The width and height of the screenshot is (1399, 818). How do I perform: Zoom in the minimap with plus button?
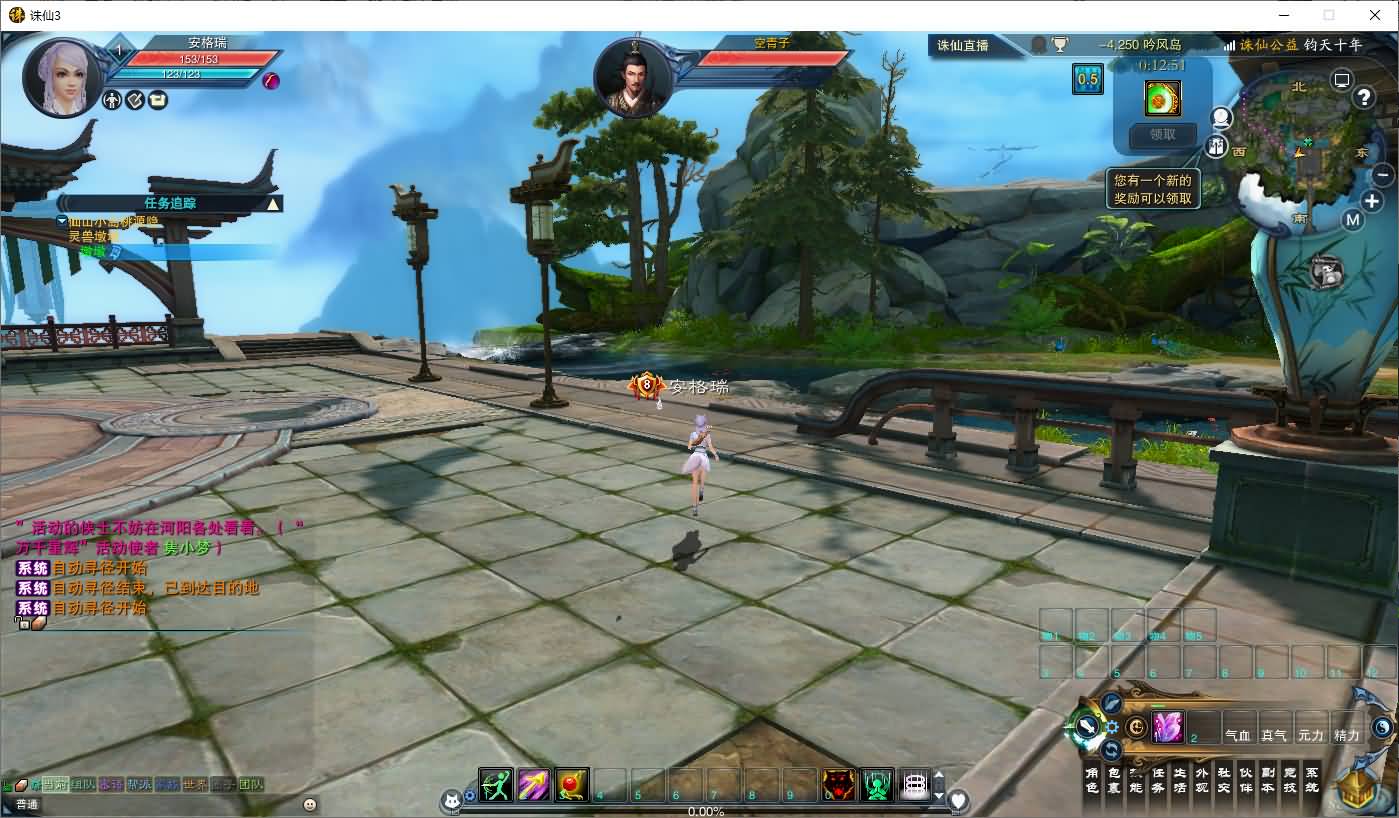pyautogui.click(x=1372, y=201)
